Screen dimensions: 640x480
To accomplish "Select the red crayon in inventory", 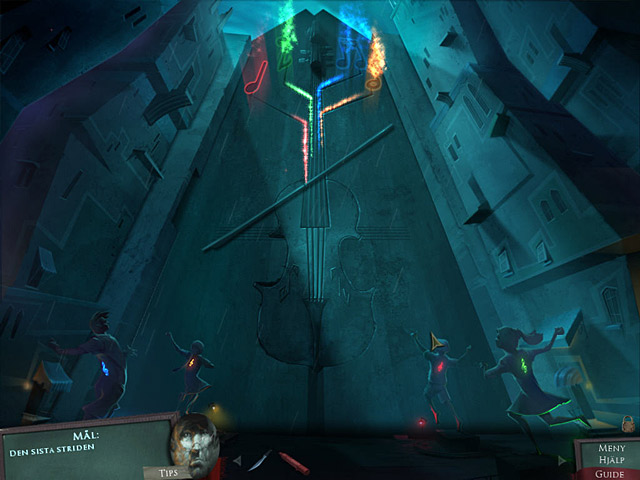I will click(294, 462).
